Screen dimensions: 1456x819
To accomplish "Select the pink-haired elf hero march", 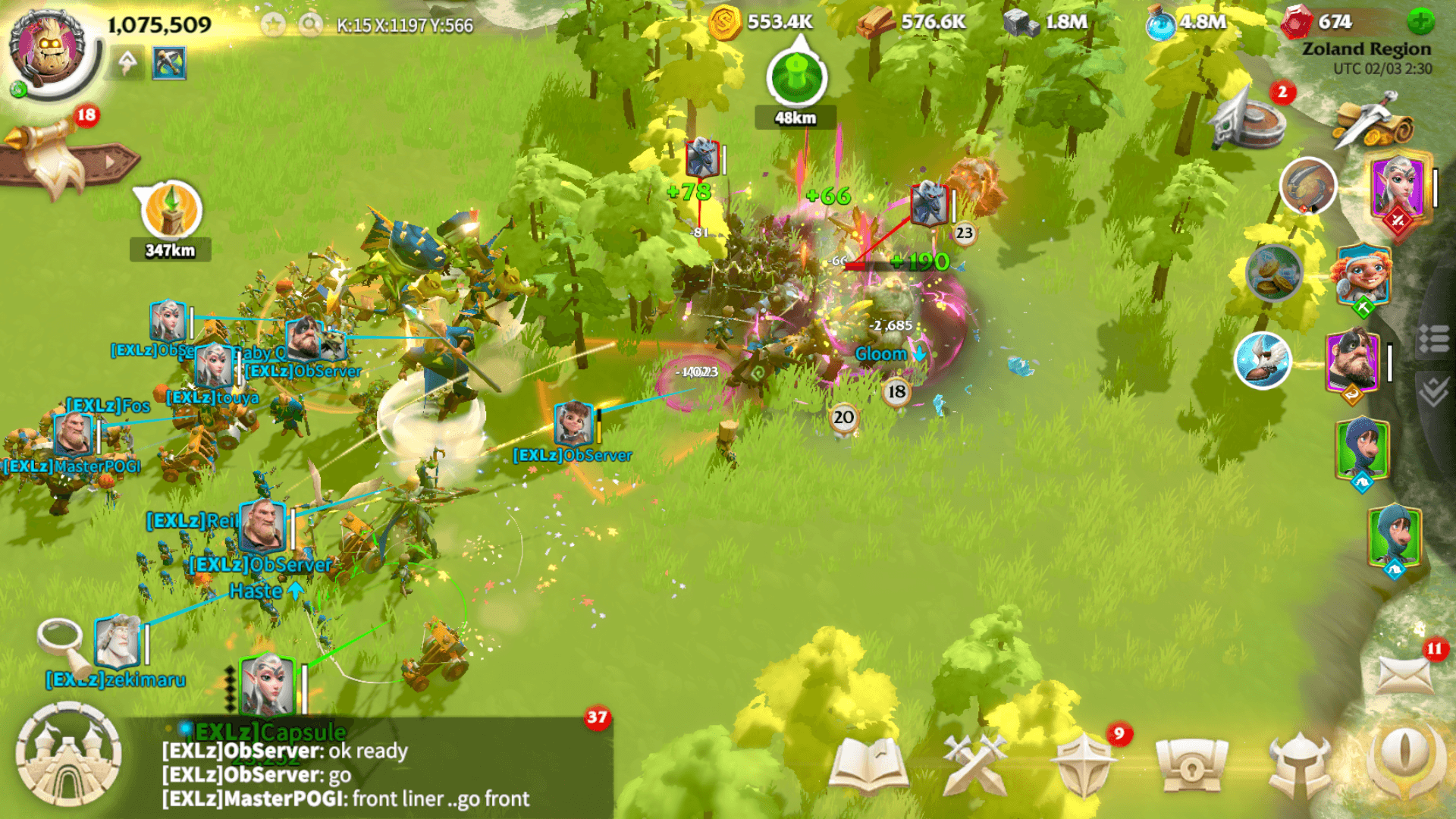I will click(x=1398, y=190).
